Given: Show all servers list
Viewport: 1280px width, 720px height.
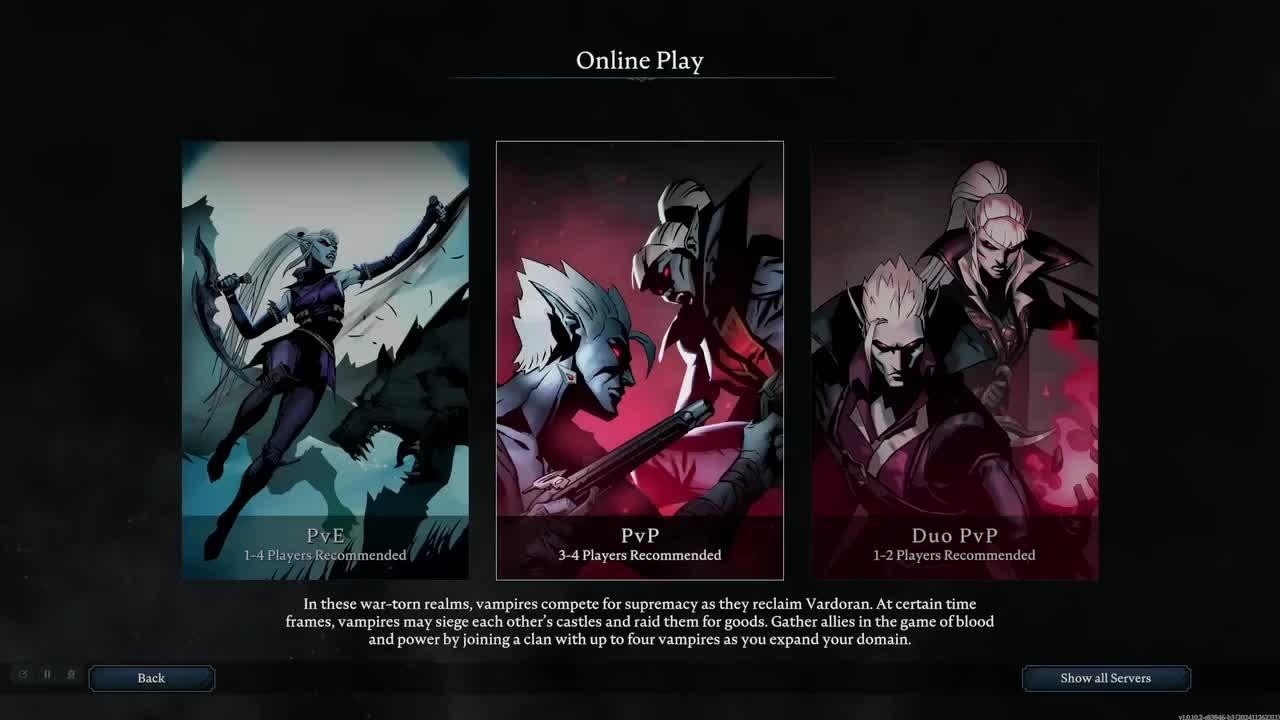Looking at the screenshot, I should (1105, 678).
